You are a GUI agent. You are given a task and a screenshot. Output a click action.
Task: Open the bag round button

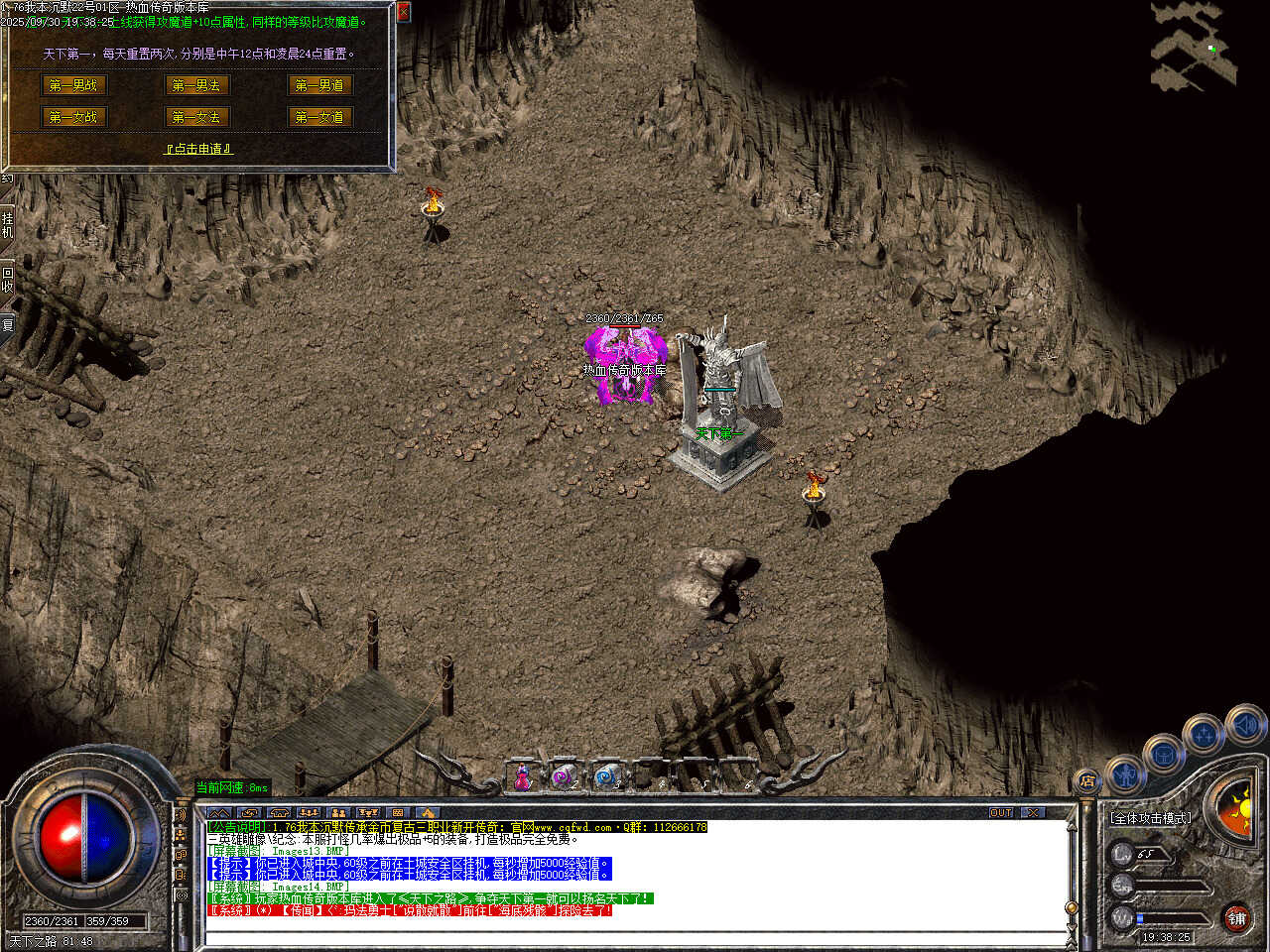(x=1164, y=755)
